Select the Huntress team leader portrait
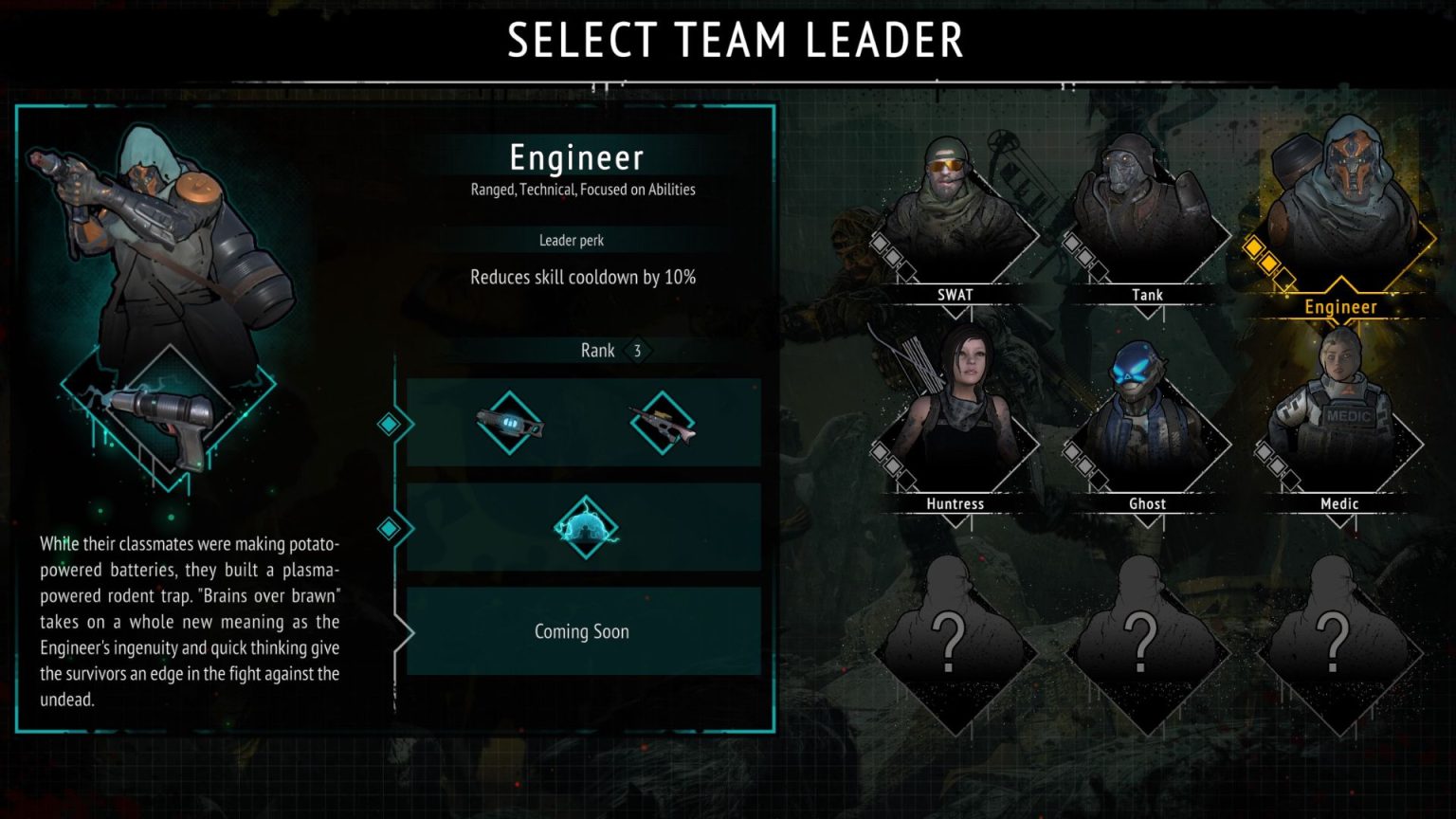This screenshot has height=819, width=1456. [955, 417]
